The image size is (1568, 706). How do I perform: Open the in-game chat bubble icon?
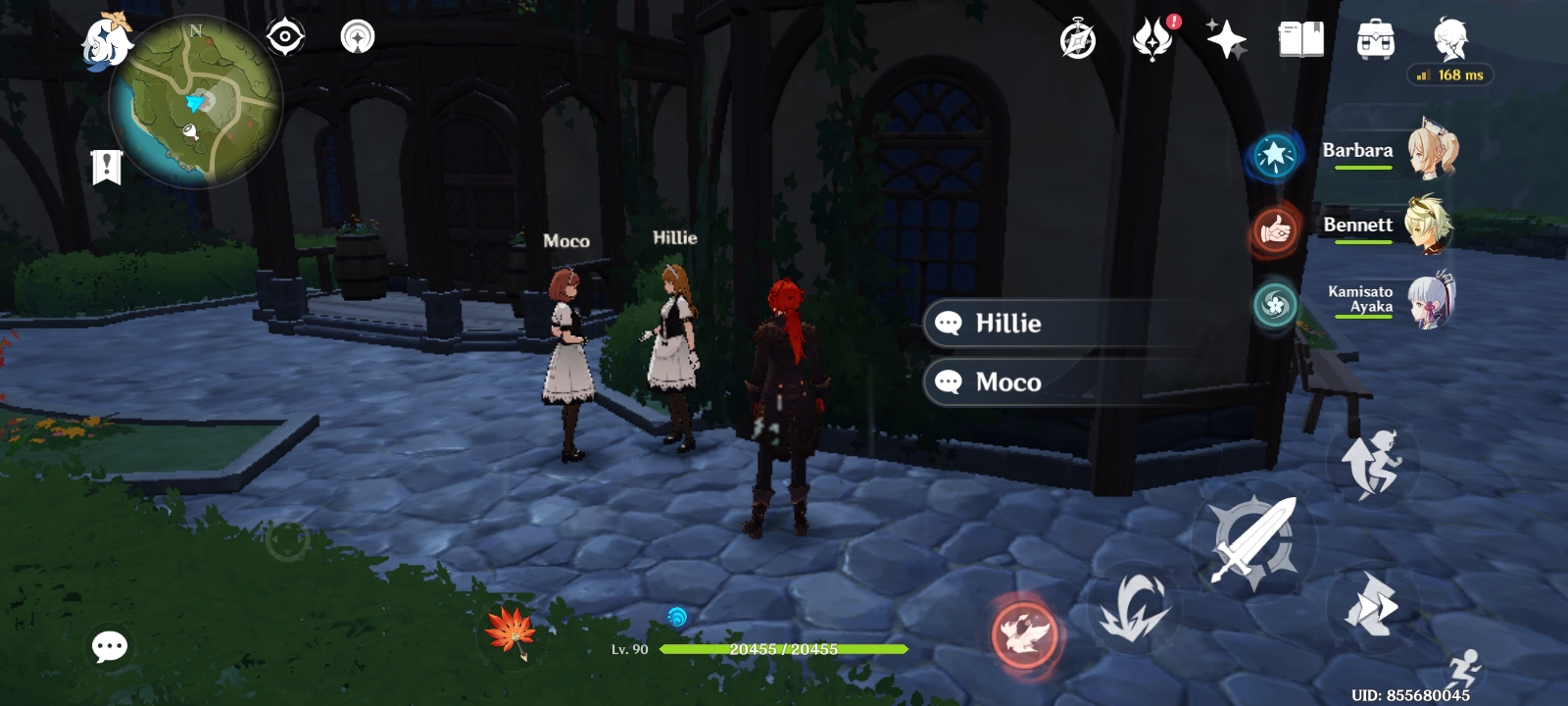pyautogui.click(x=110, y=646)
